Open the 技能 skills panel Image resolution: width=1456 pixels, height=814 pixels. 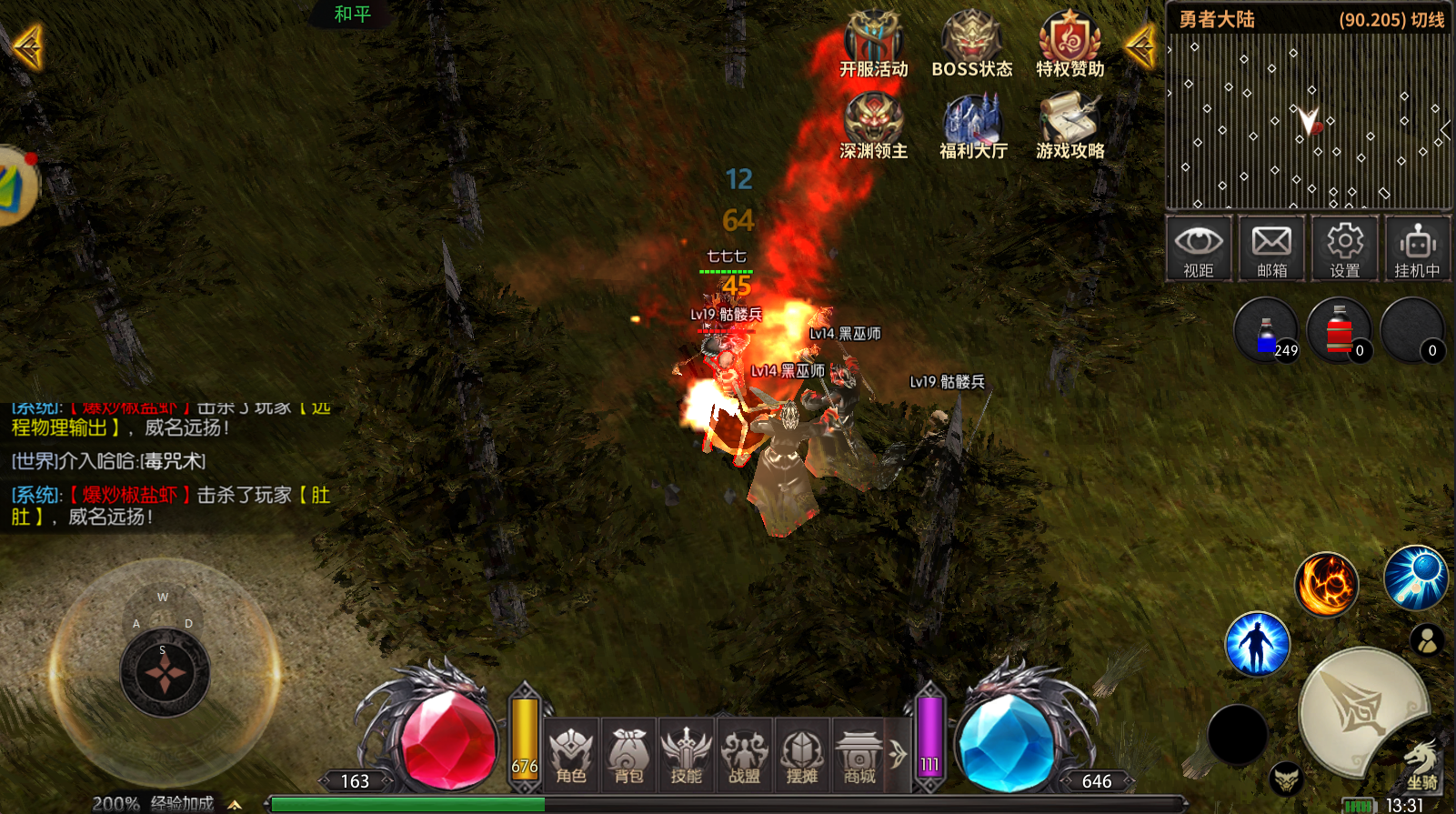(686, 756)
